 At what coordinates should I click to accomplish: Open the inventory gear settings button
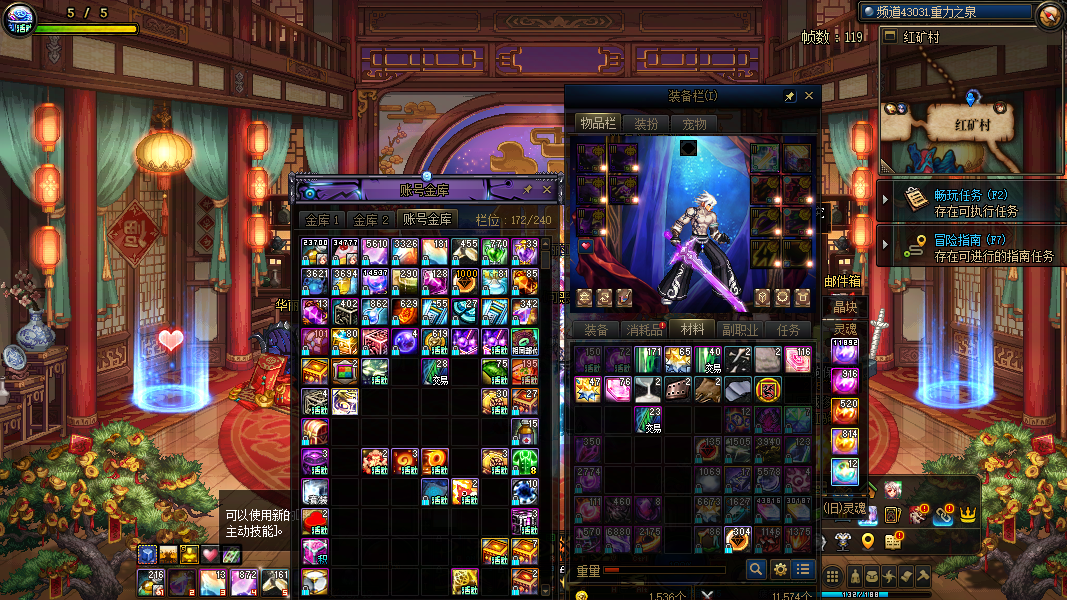pos(780,569)
